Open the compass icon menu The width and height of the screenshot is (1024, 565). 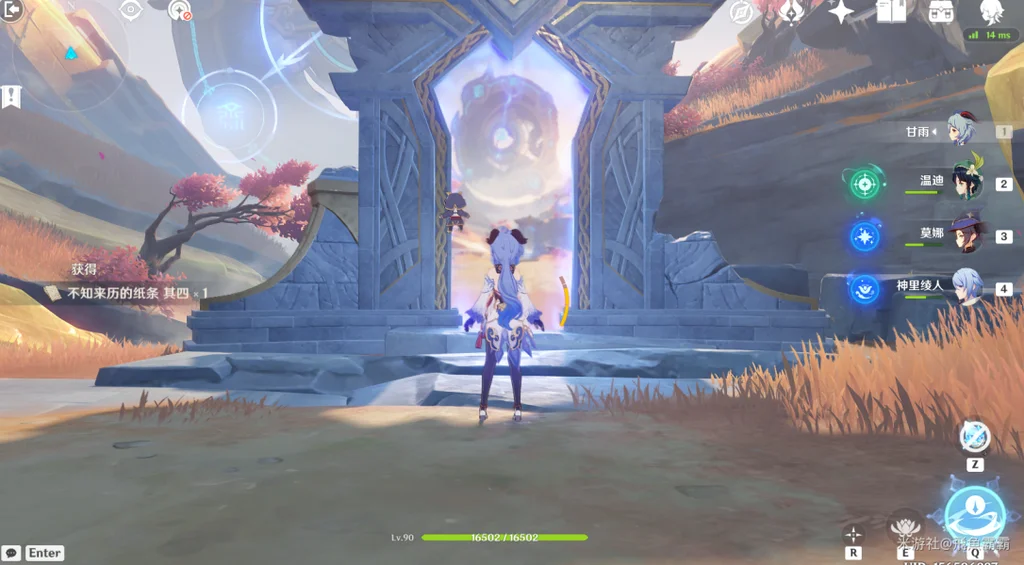coord(741,12)
